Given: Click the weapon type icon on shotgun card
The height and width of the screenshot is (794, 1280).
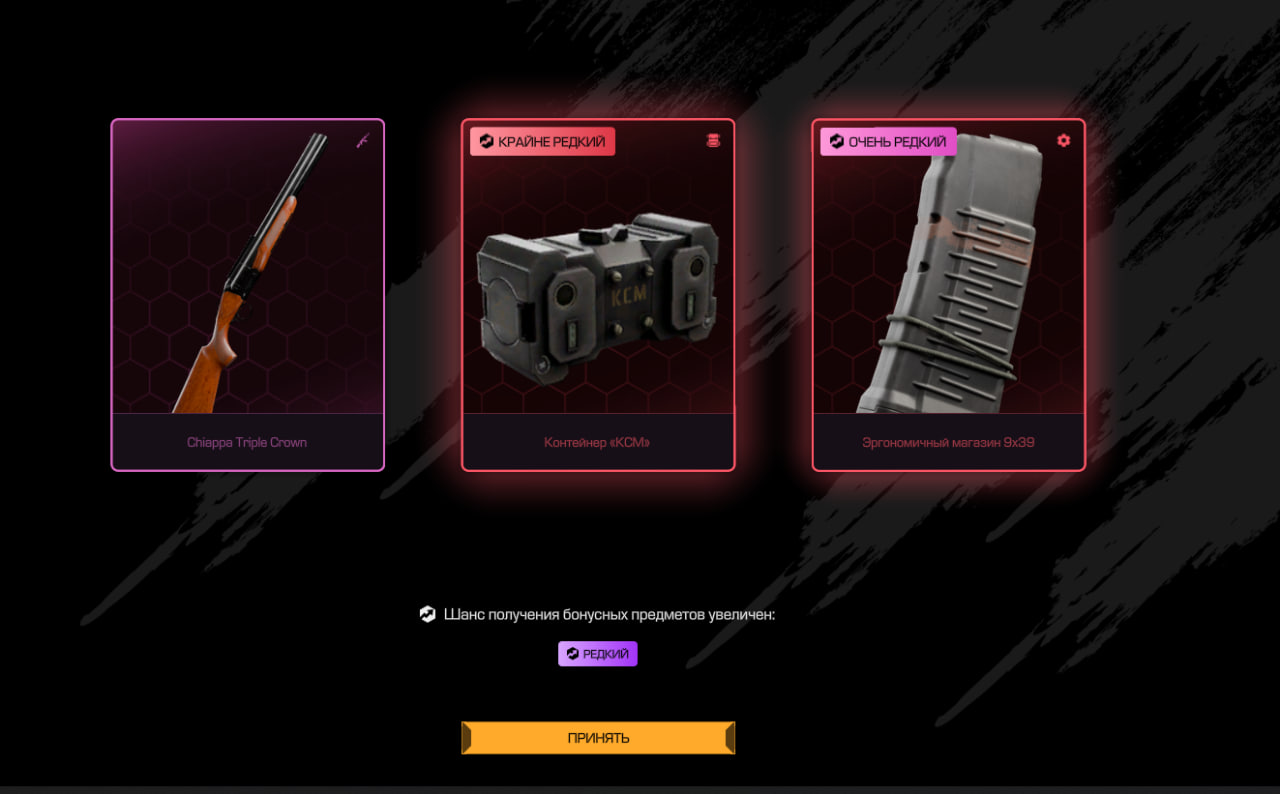Looking at the screenshot, I should [363, 141].
